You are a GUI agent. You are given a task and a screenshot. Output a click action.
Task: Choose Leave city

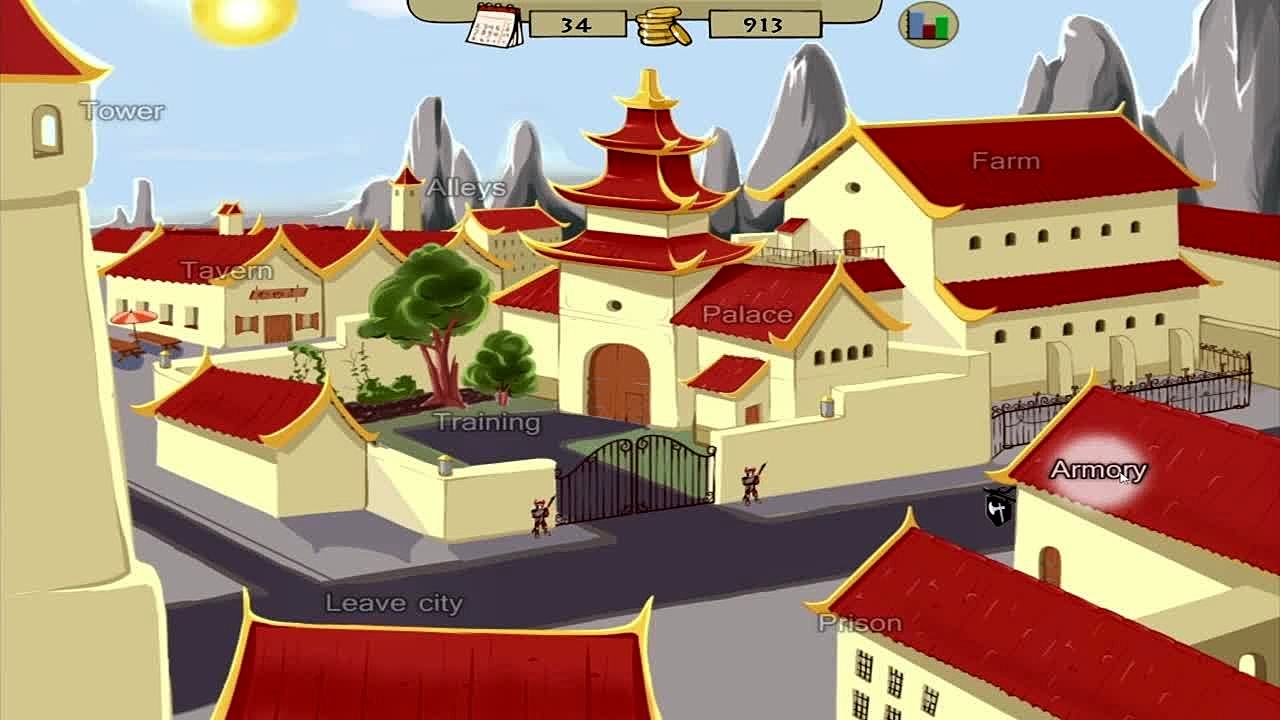(x=394, y=603)
